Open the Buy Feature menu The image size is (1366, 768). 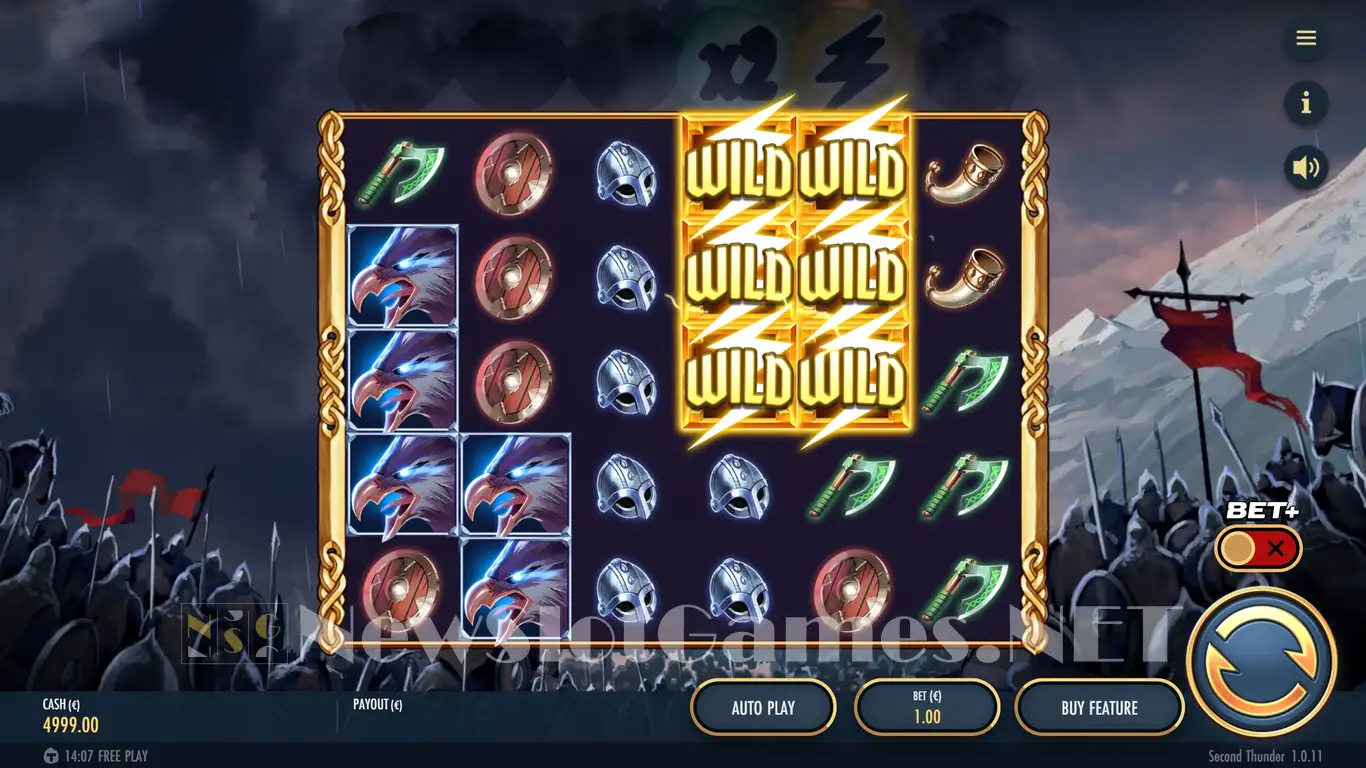(x=1099, y=708)
